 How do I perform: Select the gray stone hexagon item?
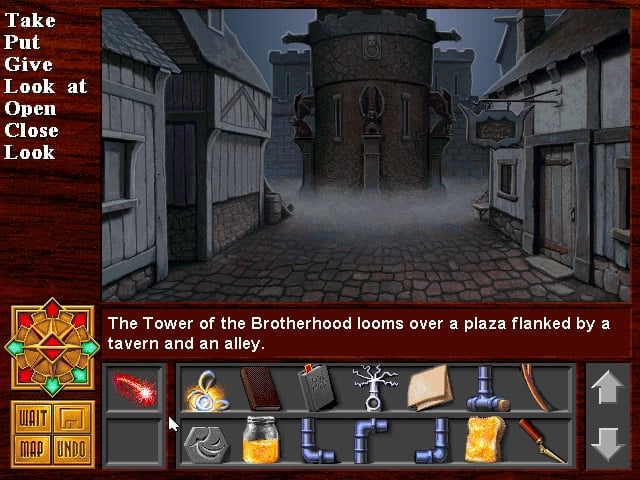tap(207, 441)
